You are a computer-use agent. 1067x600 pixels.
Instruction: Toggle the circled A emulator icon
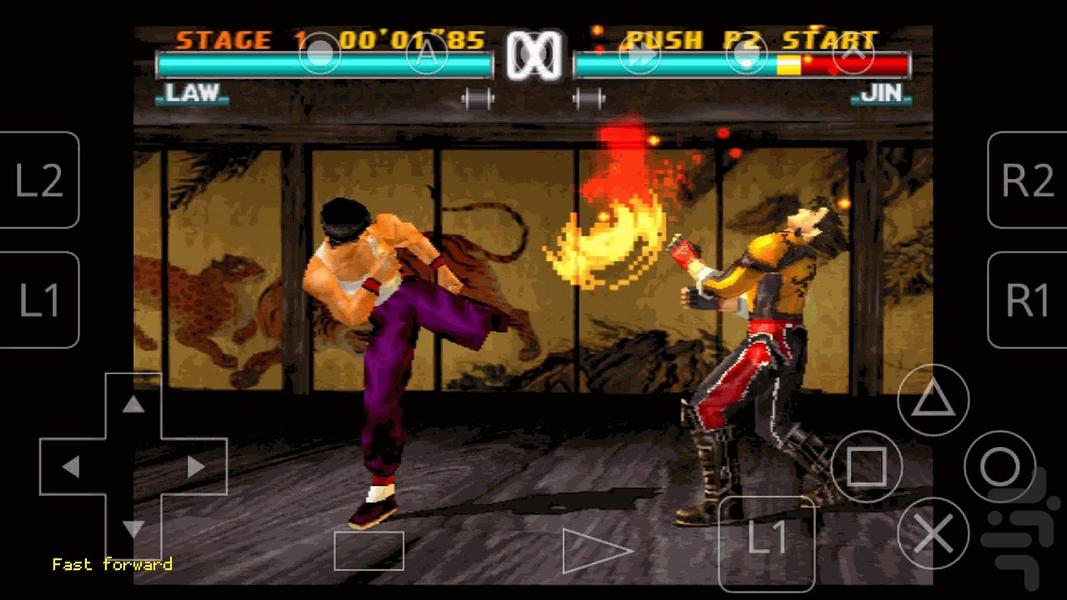(427, 55)
